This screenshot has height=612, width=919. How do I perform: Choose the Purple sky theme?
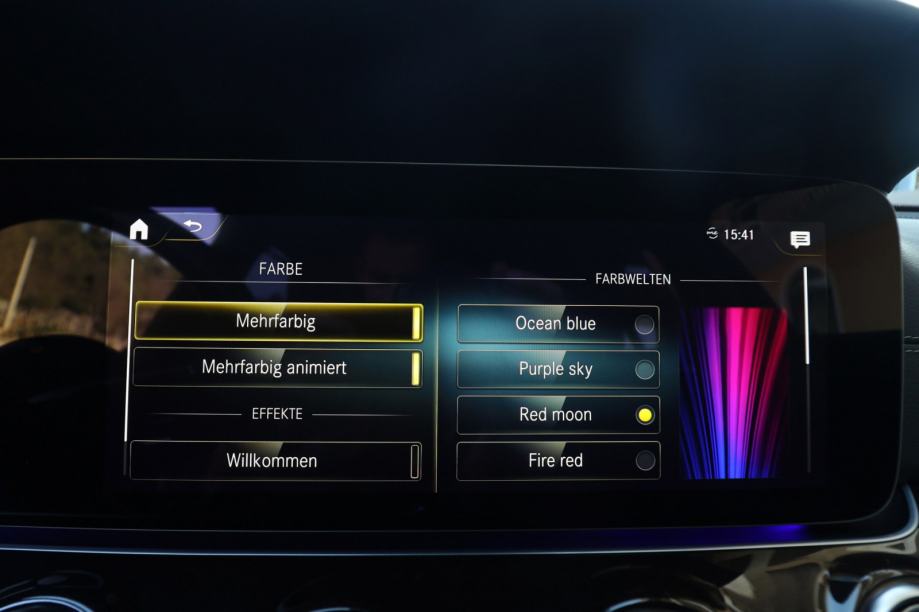[x=558, y=369]
